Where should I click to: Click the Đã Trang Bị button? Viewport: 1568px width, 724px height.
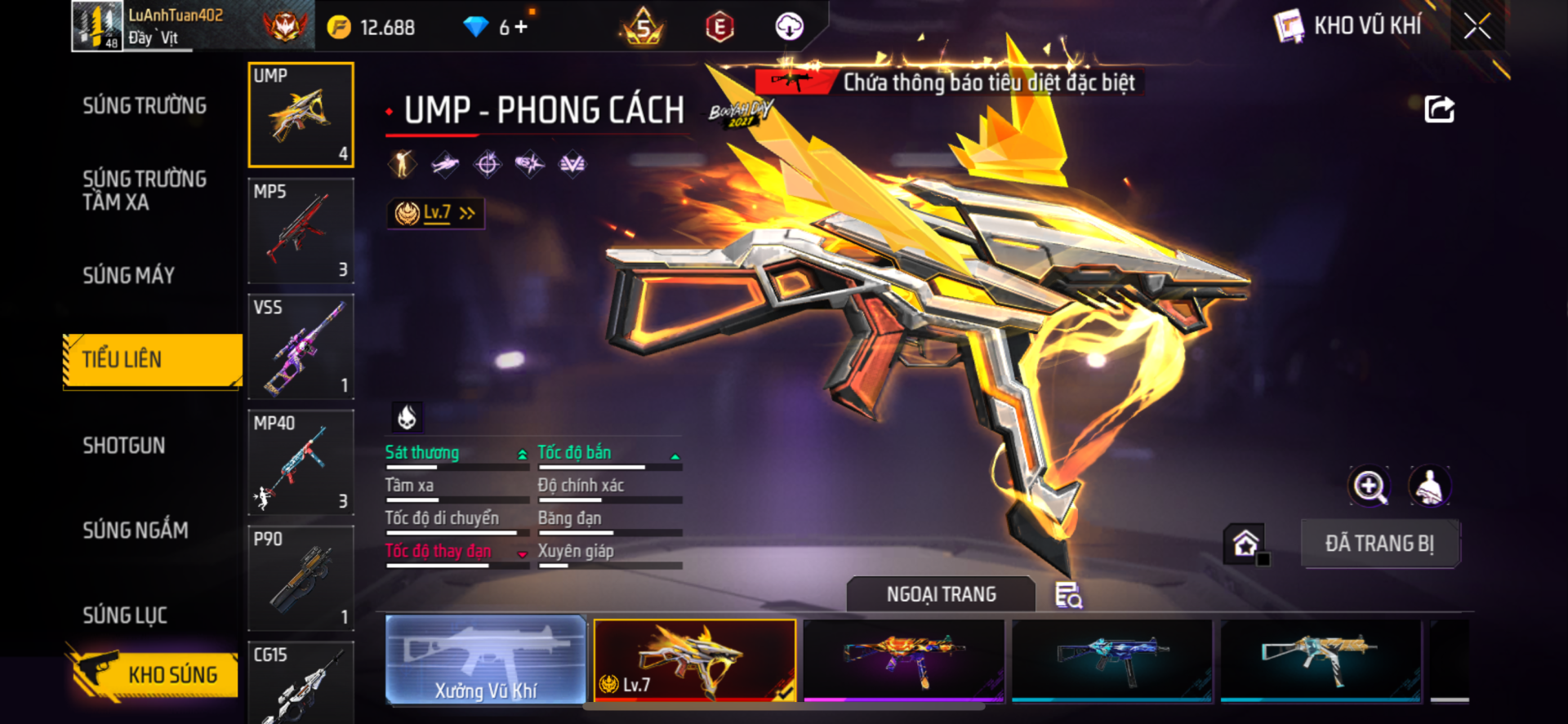1379,544
